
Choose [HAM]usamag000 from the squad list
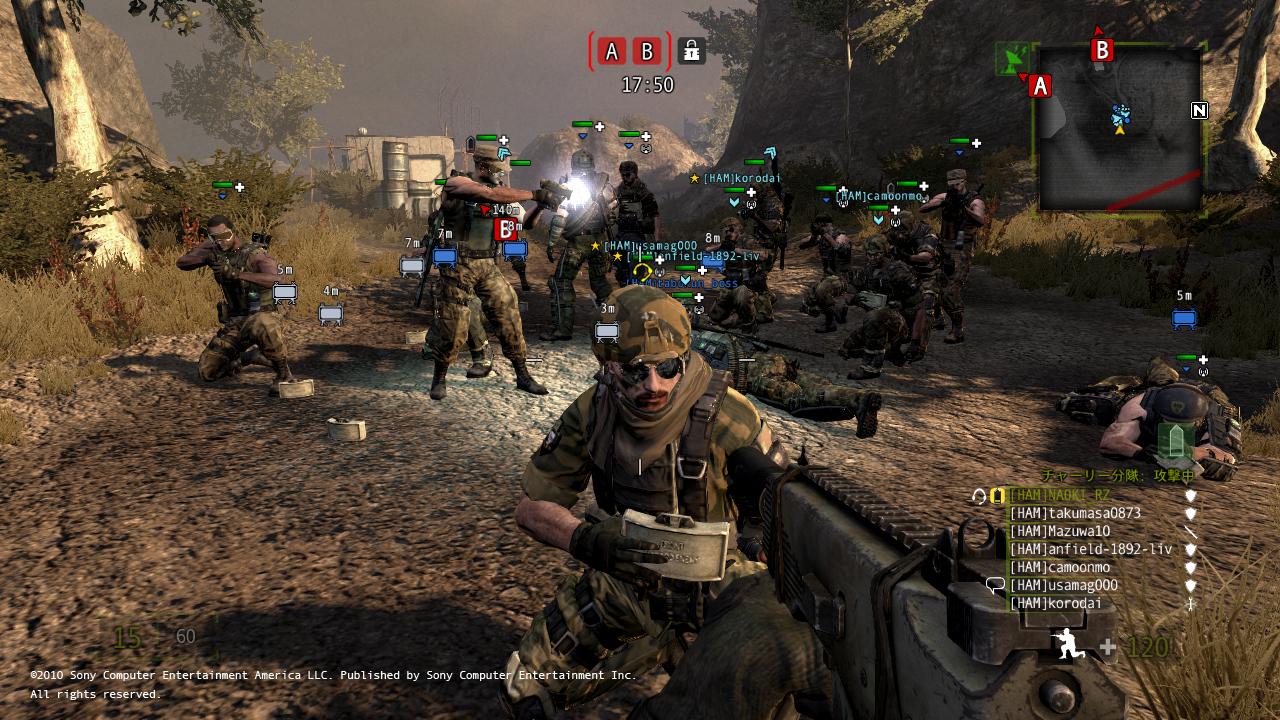[1063, 585]
